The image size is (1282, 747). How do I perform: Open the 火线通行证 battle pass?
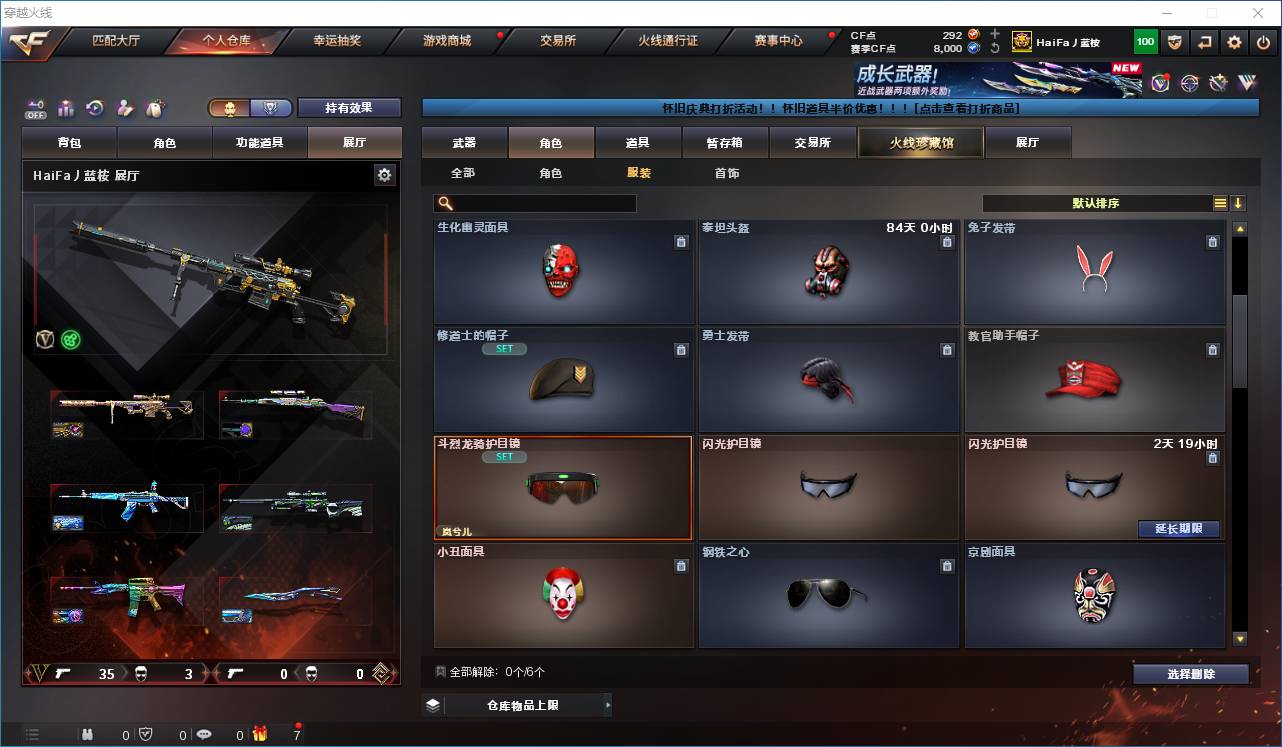[x=668, y=41]
